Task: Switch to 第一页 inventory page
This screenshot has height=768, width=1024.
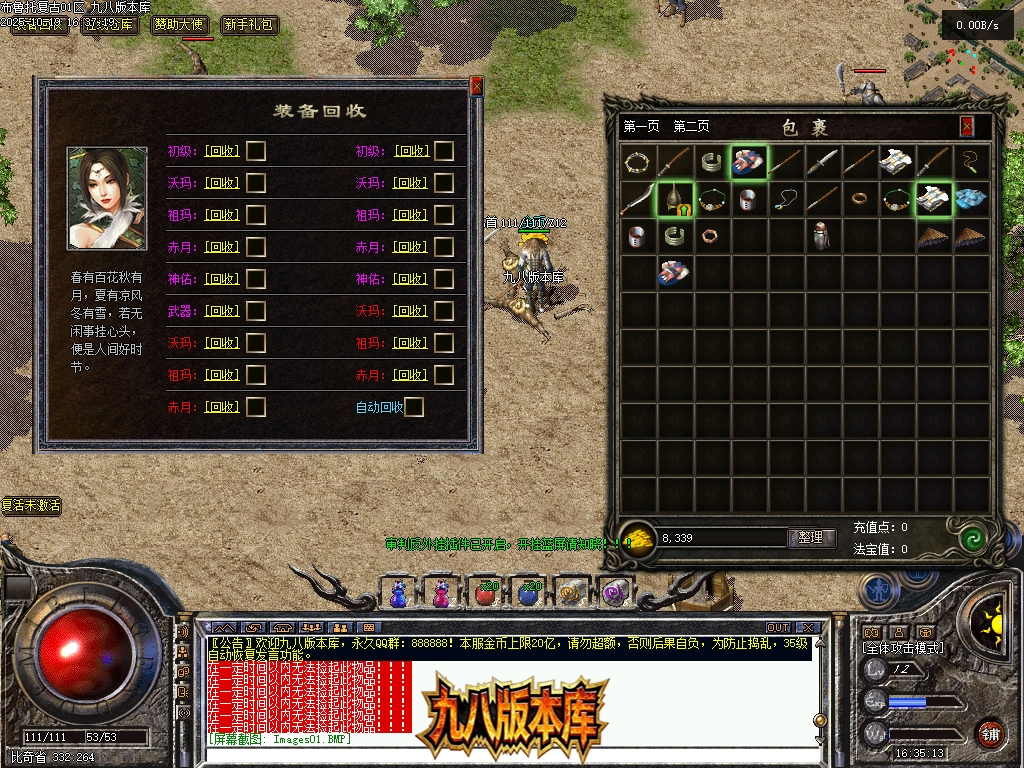Action: tap(641, 127)
